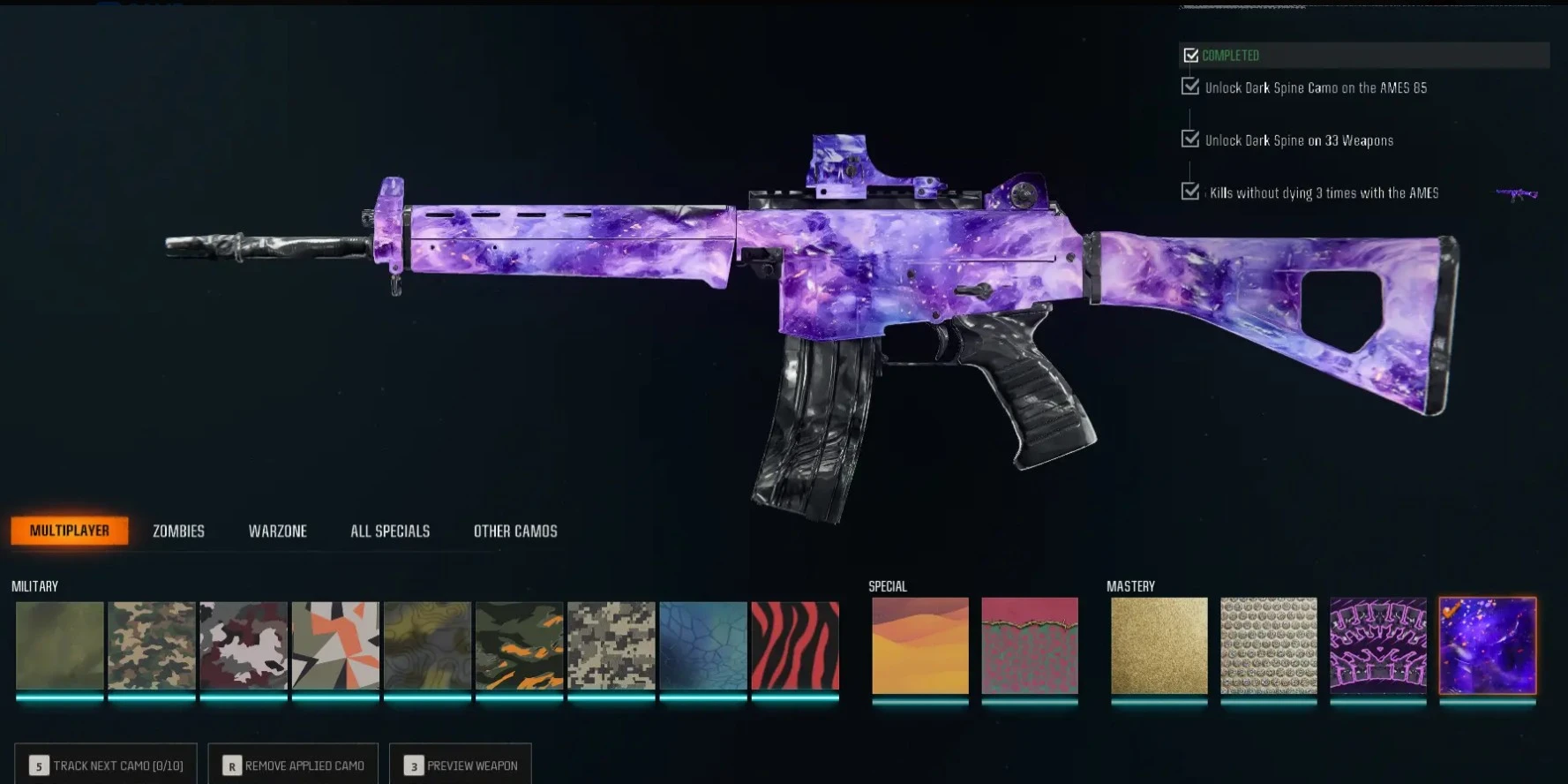Select the Gold Mastery camo
Image resolution: width=1568 pixels, height=784 pixels.
click(1159, 646)
